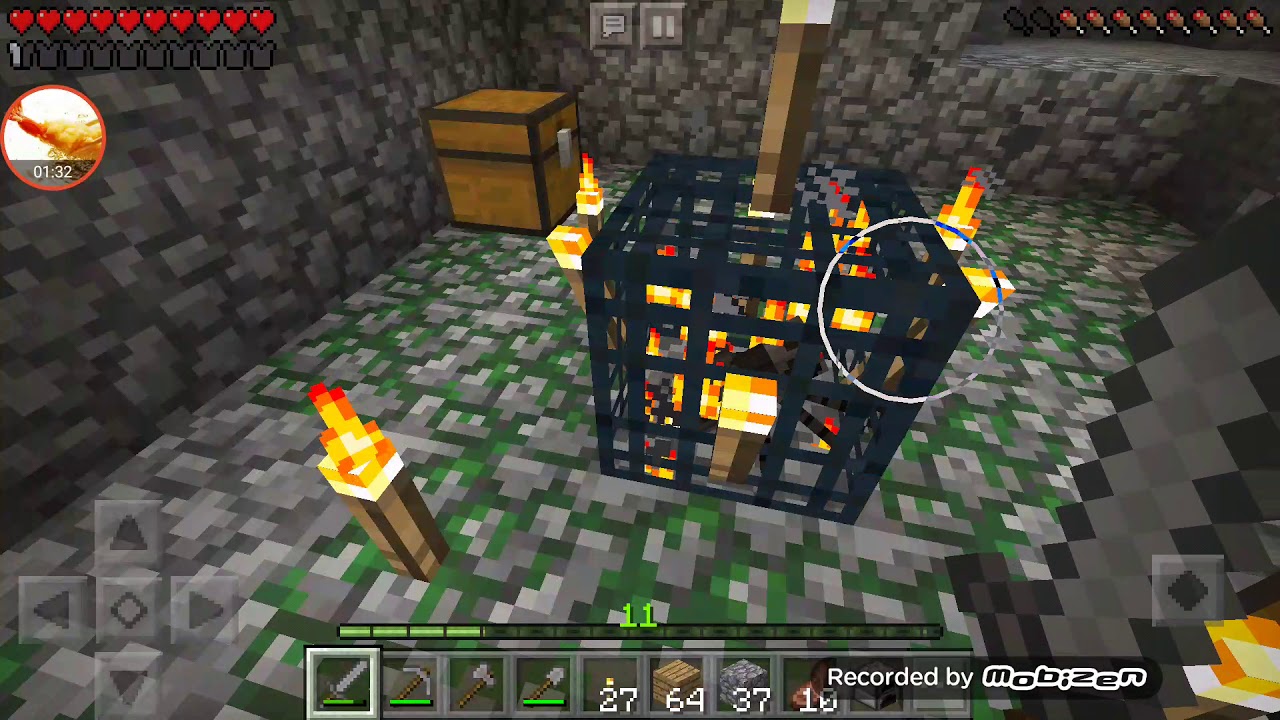
Task: Select the 64 wooden planks slot
Action: pos(680,682)
